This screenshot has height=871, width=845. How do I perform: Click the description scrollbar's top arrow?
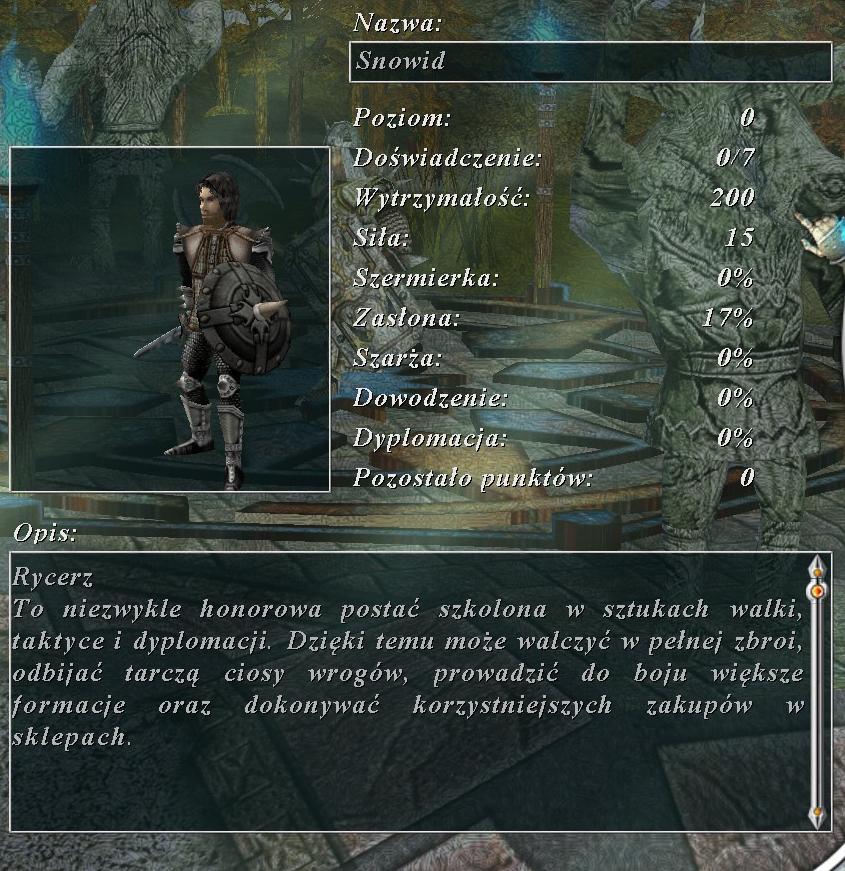[x=817, y=568]
